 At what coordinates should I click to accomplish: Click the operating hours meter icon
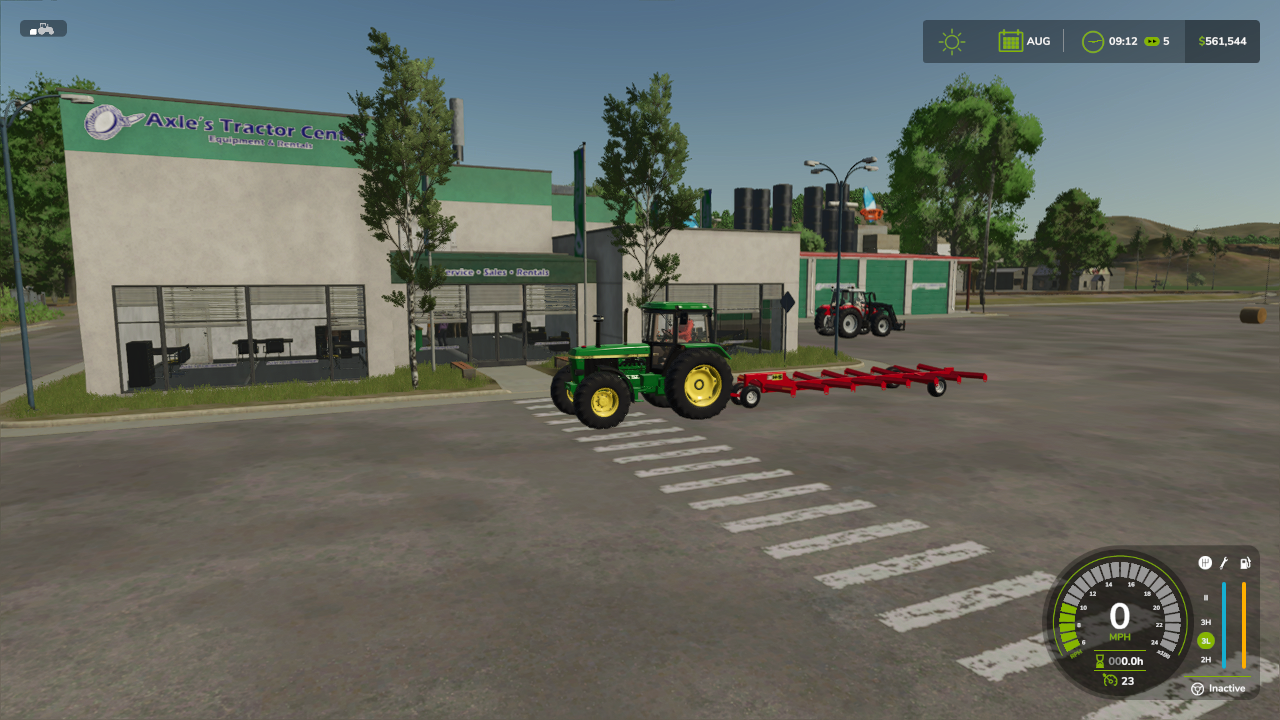pos(1099,660)
